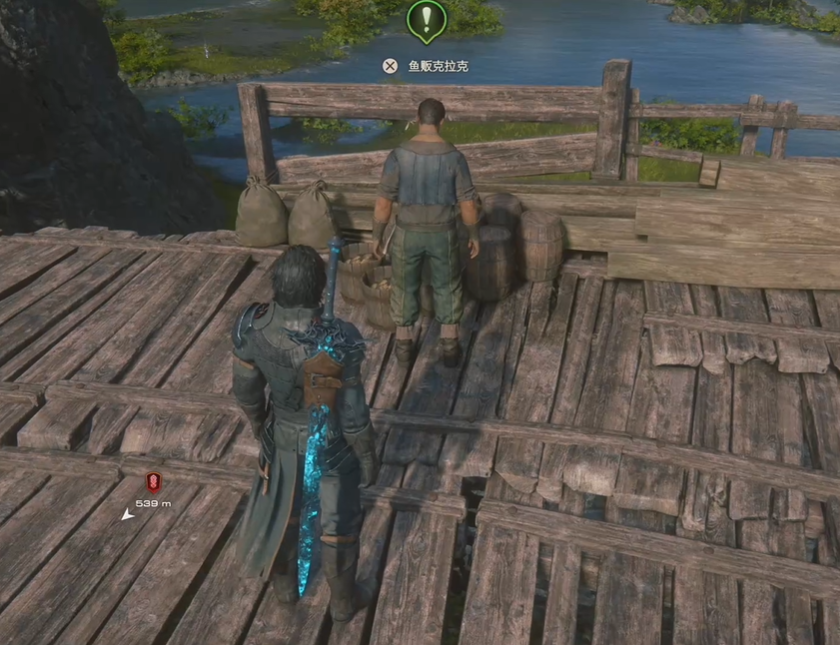The width and height of the screenshot is (840, 645).
Task: Click the green exclamation quest marker
Action: click(427, 19)
